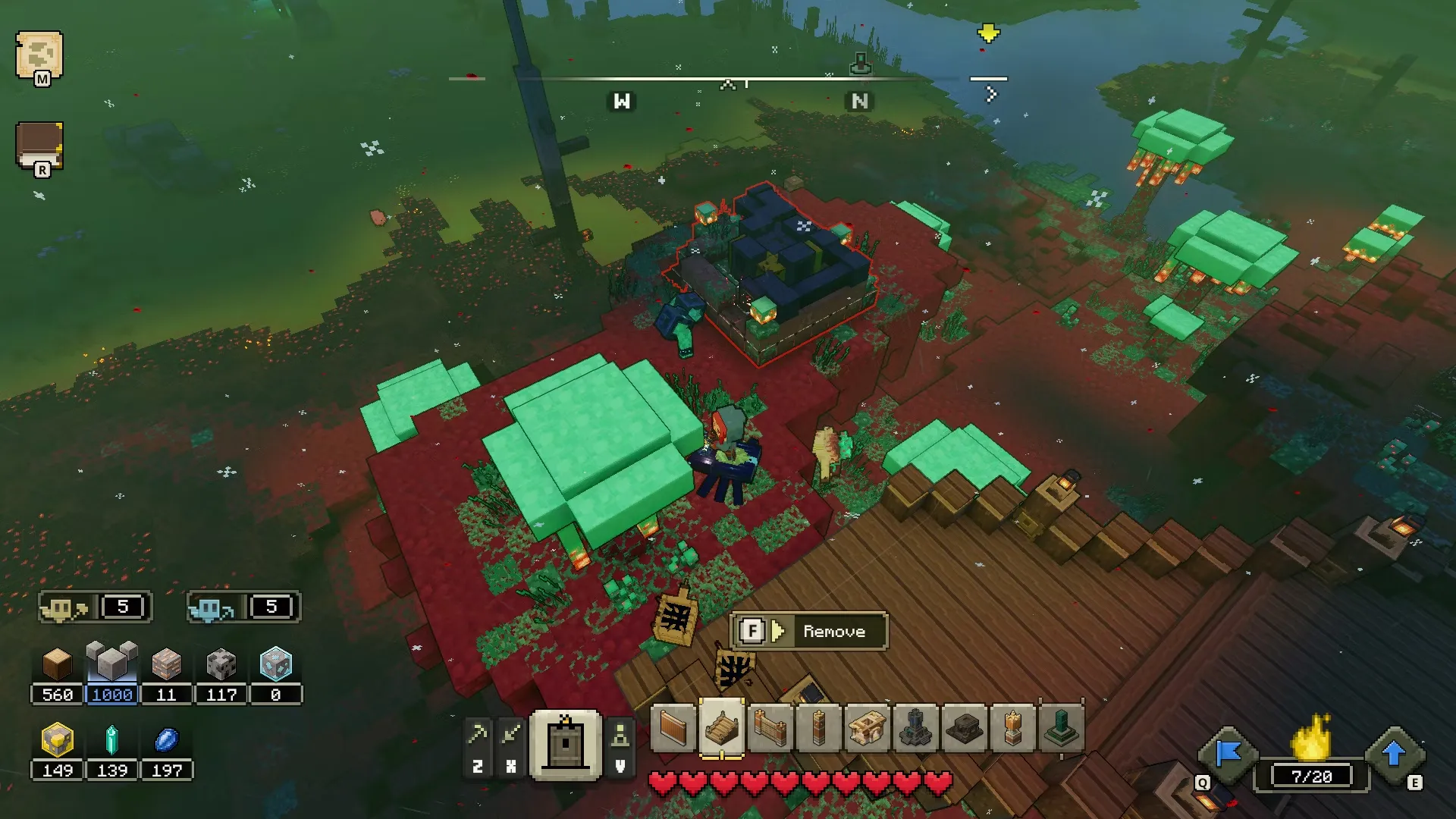This screenshot has width=1456, height=819.
Task: Activate the blue rally flag button
Action: pyautogui.click(x=1228, y=755)
